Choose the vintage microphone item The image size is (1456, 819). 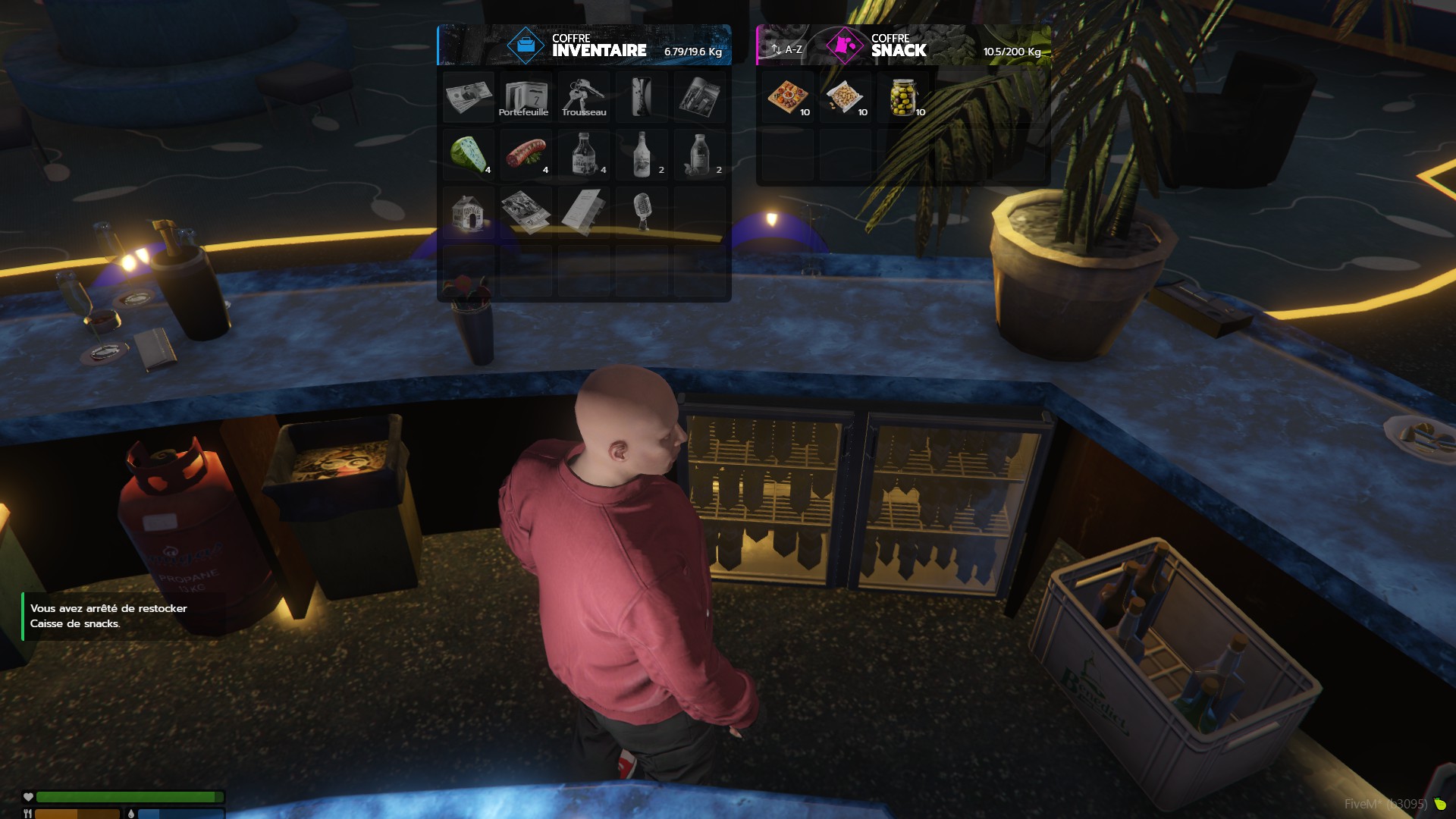coord(642,212)
